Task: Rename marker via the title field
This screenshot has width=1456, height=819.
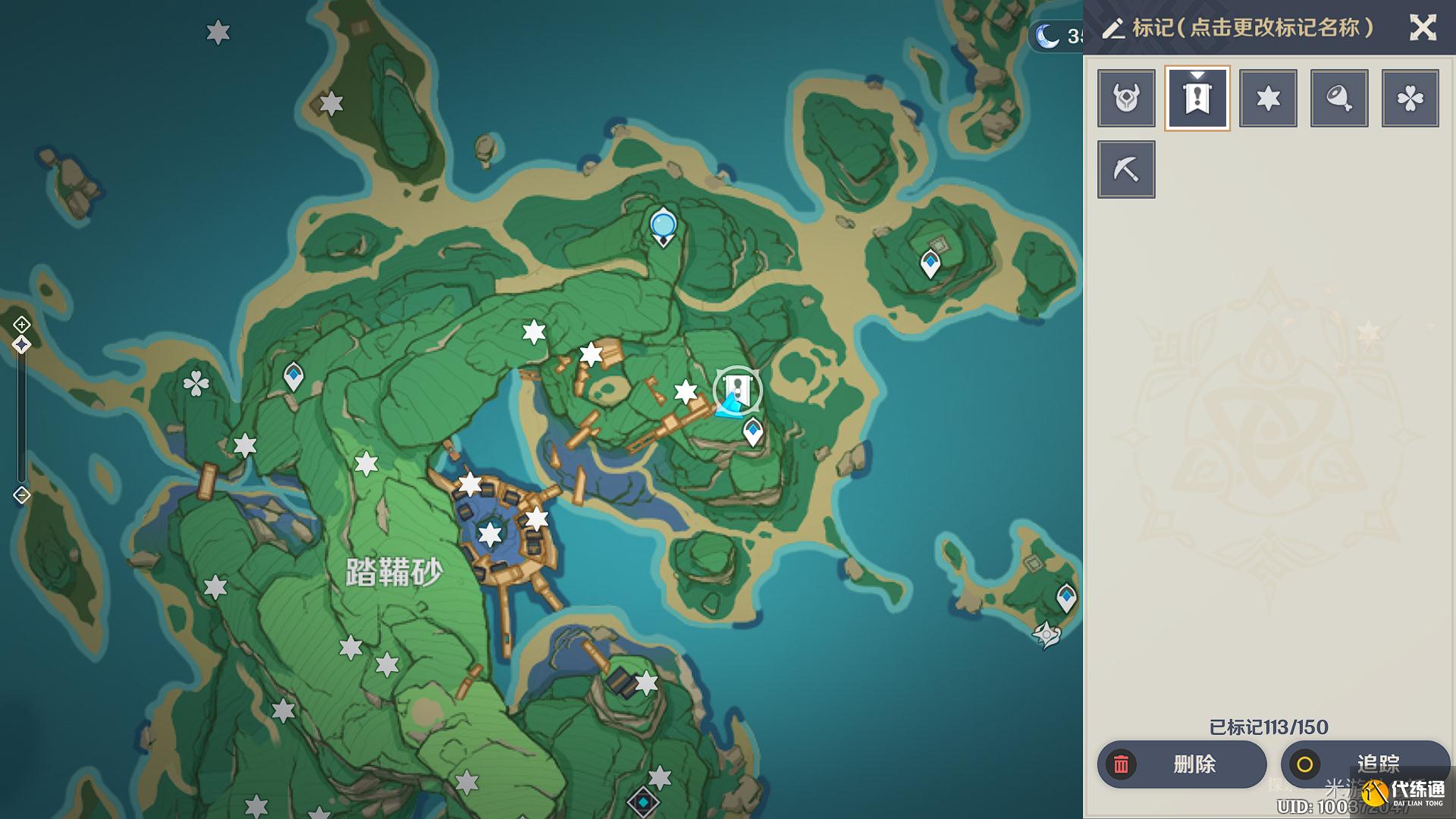Action: (1252, 28)
